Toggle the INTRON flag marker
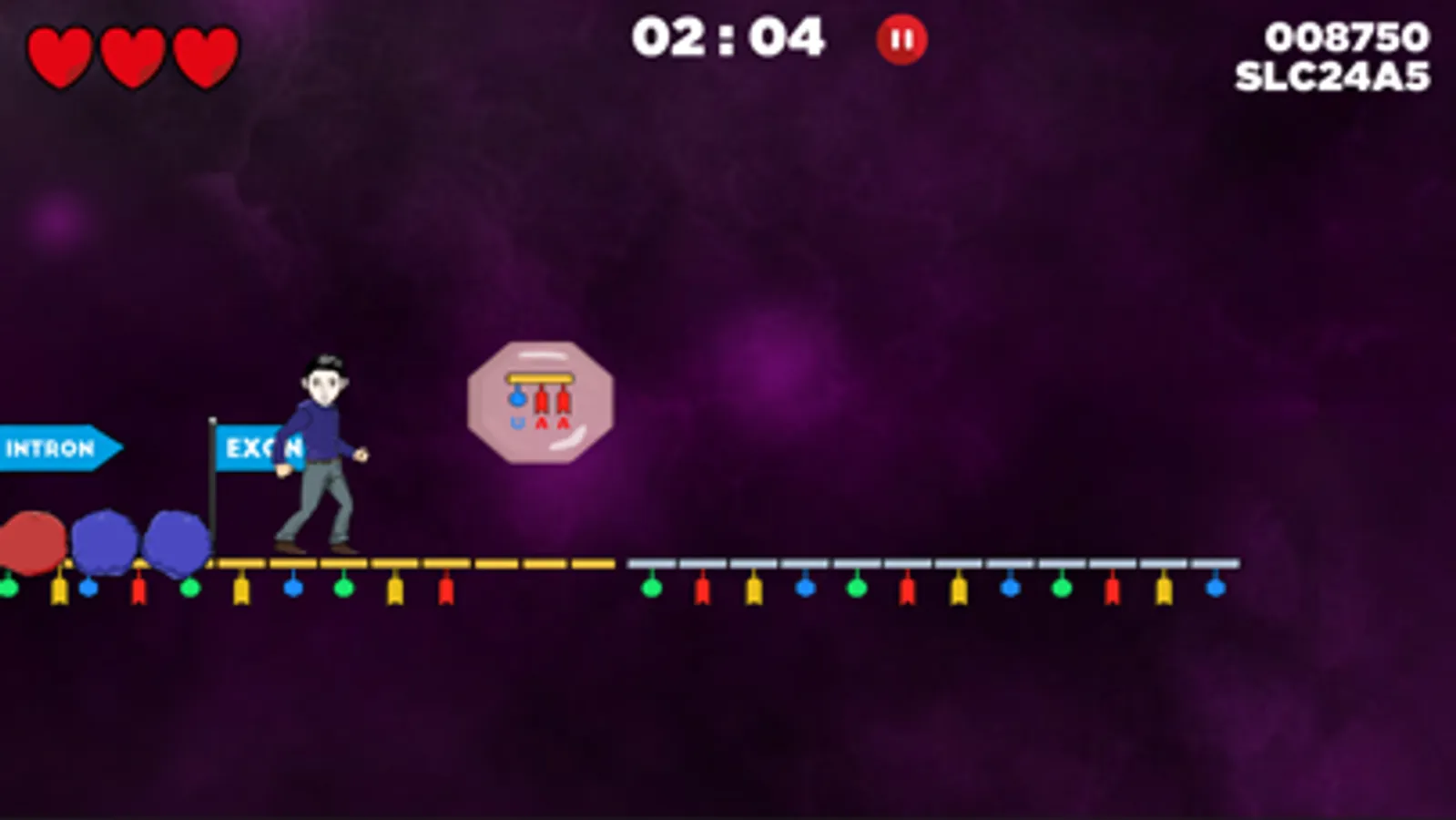The width and height of the screenshot is (1456, 820). tap(55, 448)
